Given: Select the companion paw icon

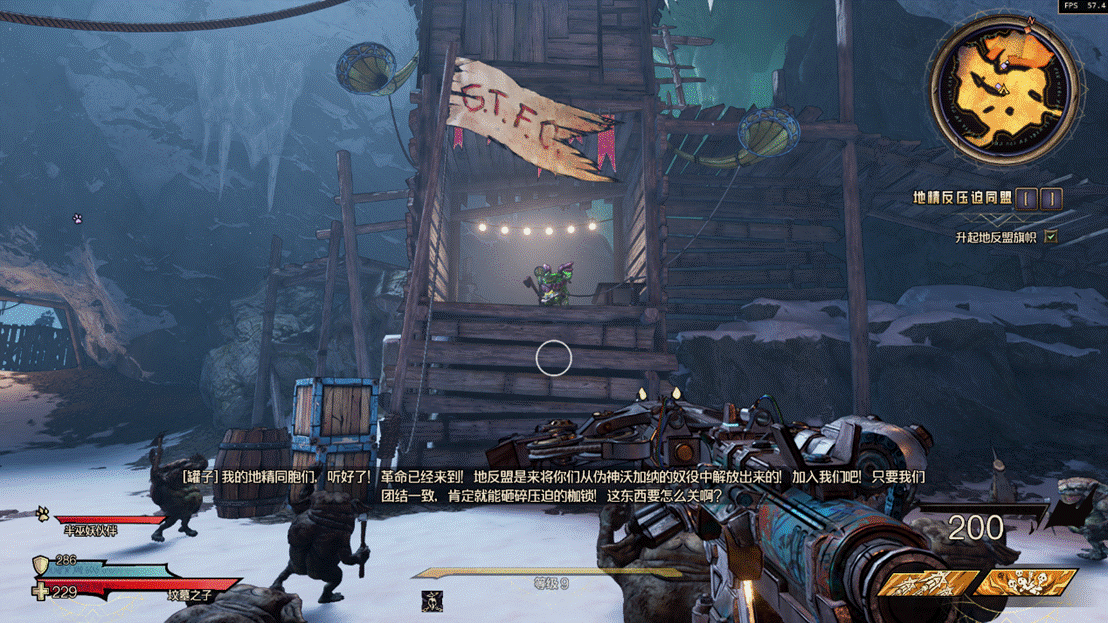Looking at the screenshot, I should coord(43,514).
